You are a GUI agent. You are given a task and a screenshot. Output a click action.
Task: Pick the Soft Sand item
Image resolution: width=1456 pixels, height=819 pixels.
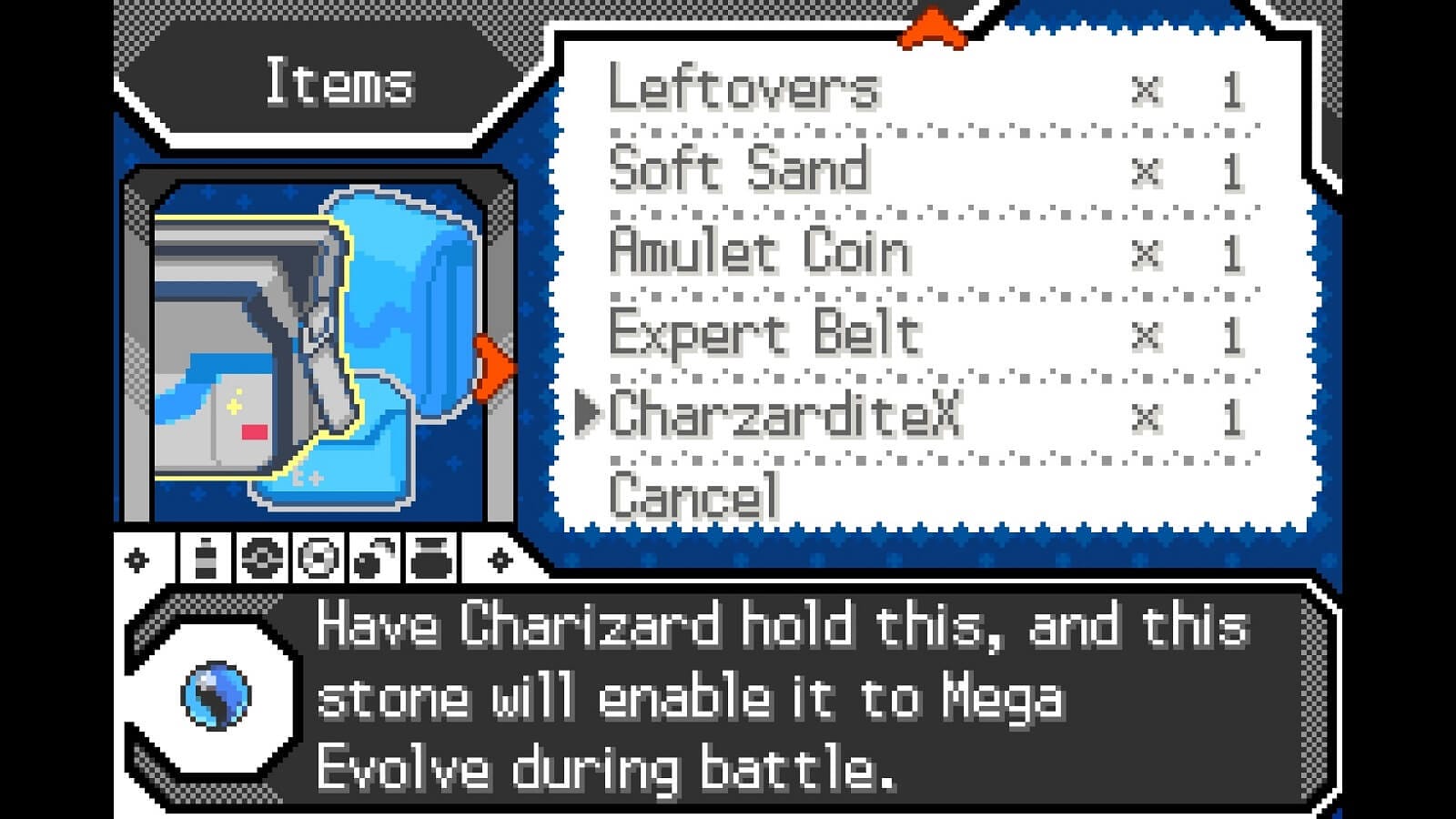coord(737,171)
